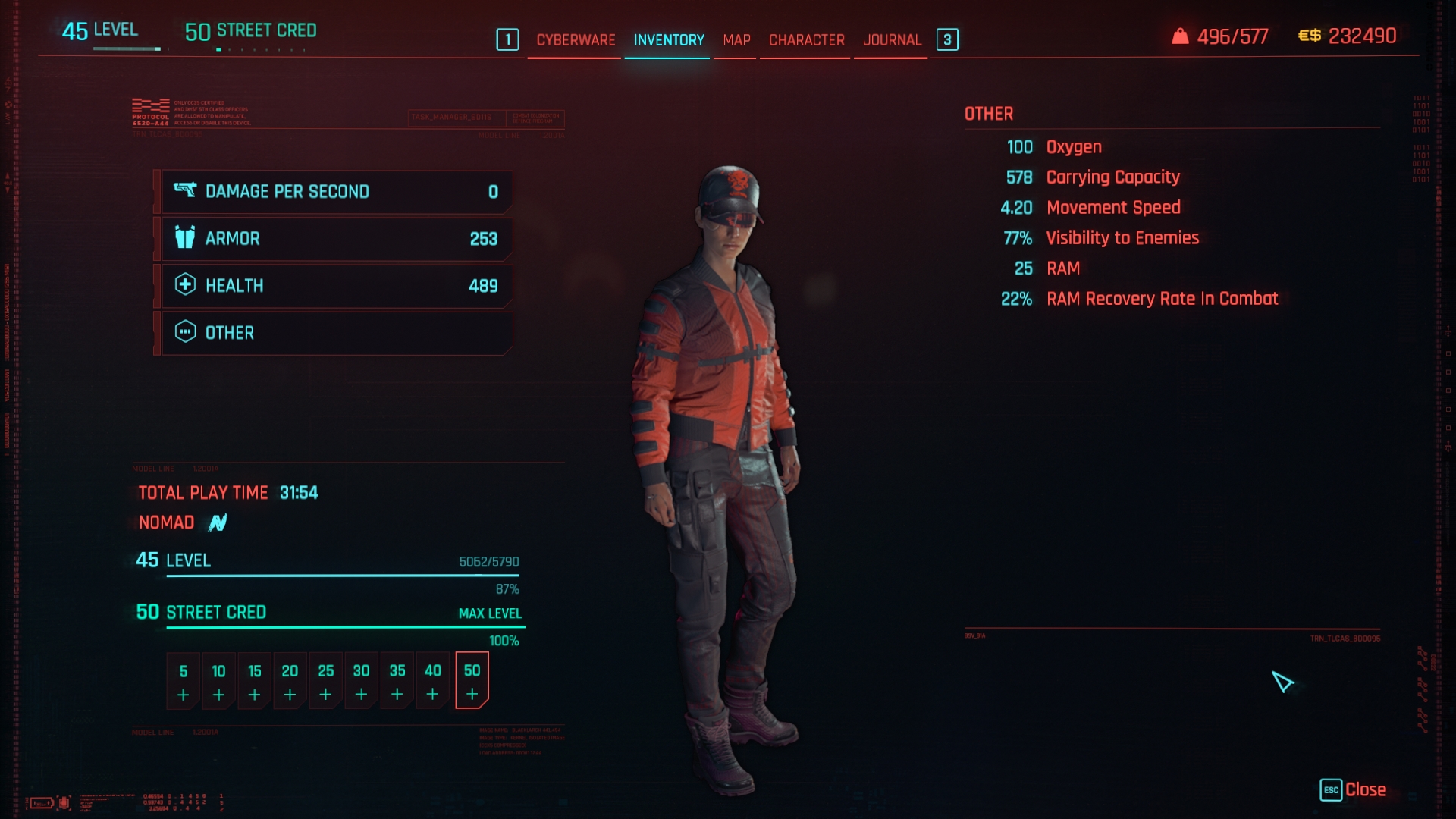This screenshot has height=819, width=1456.
Task: Select Street Cred level 25 reward
Action: (x=325, y=681)
